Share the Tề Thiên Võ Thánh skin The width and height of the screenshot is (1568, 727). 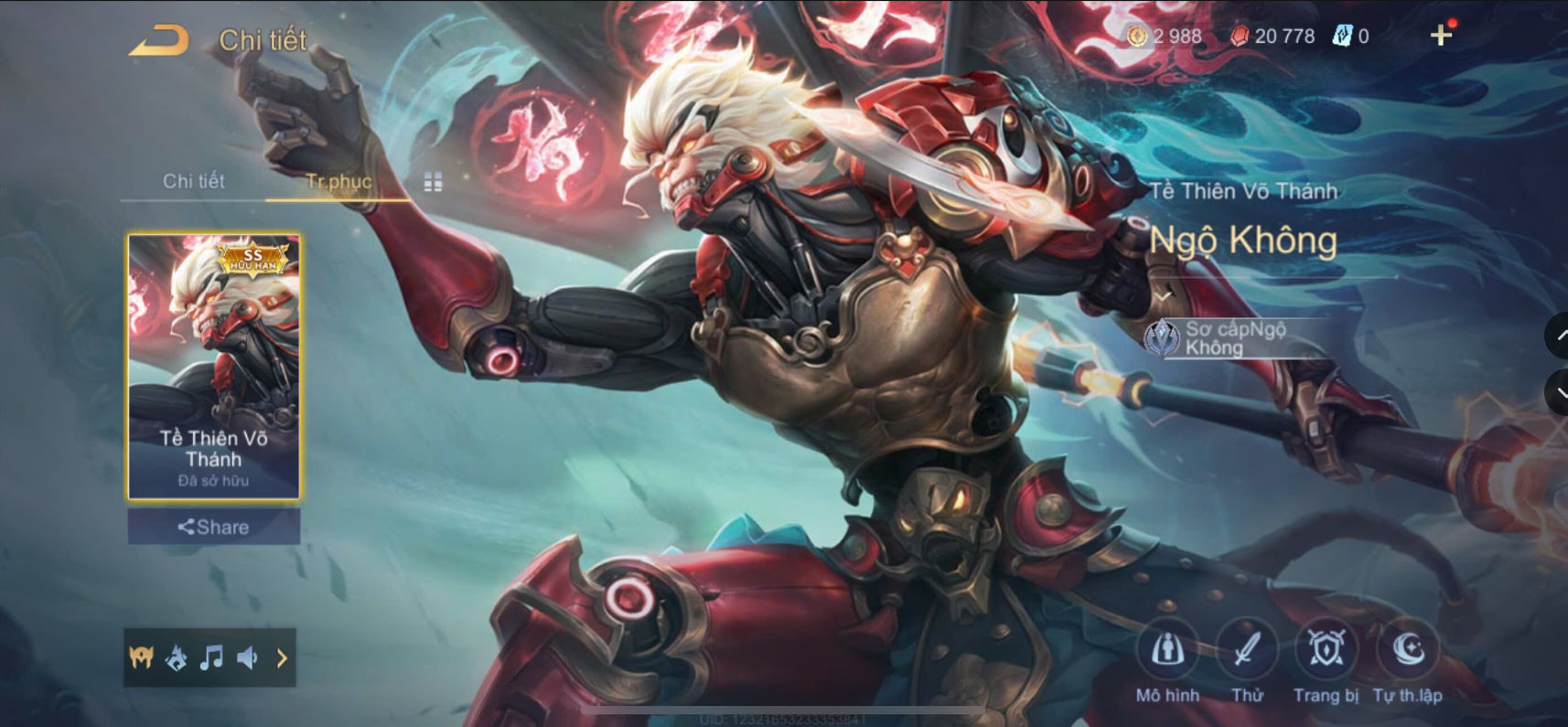[213, 527]
